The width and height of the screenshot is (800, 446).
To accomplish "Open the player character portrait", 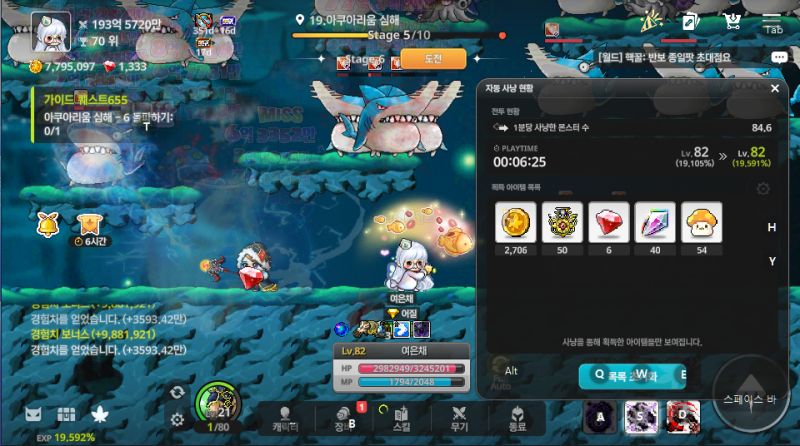I will point(50,31).
